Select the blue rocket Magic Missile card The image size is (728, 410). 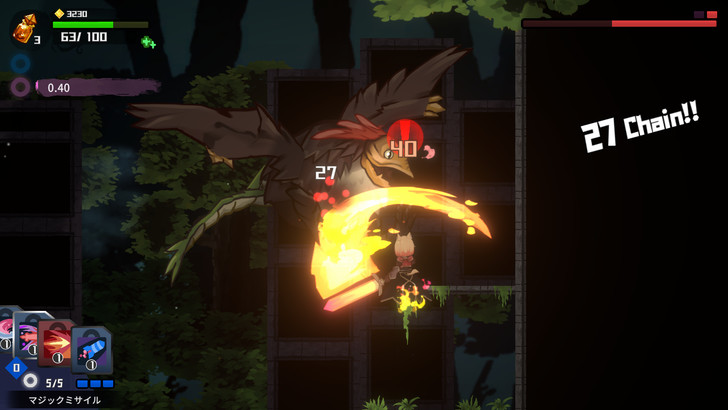[x=92, y=350]
